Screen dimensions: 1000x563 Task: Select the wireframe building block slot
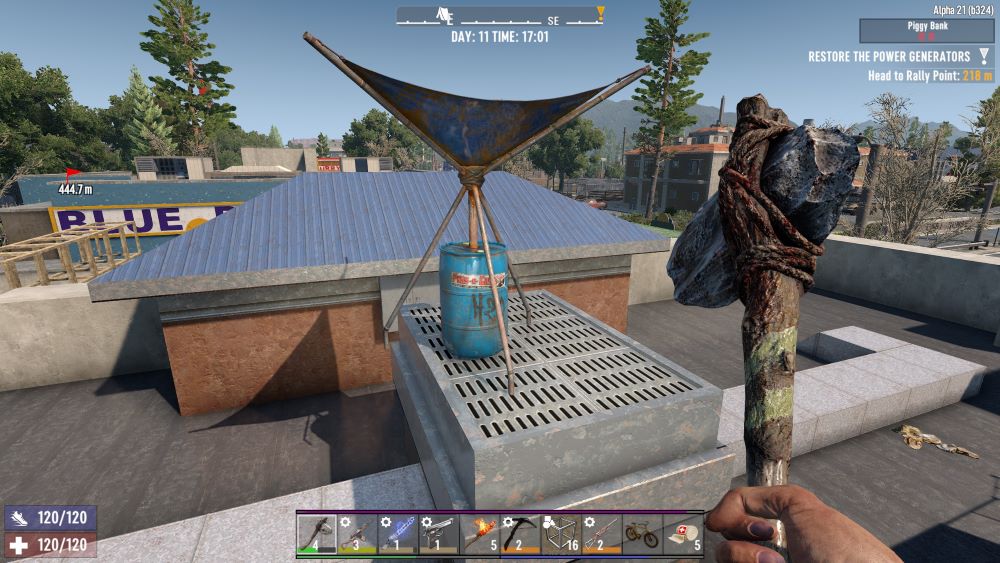click(x=562, y=534)
